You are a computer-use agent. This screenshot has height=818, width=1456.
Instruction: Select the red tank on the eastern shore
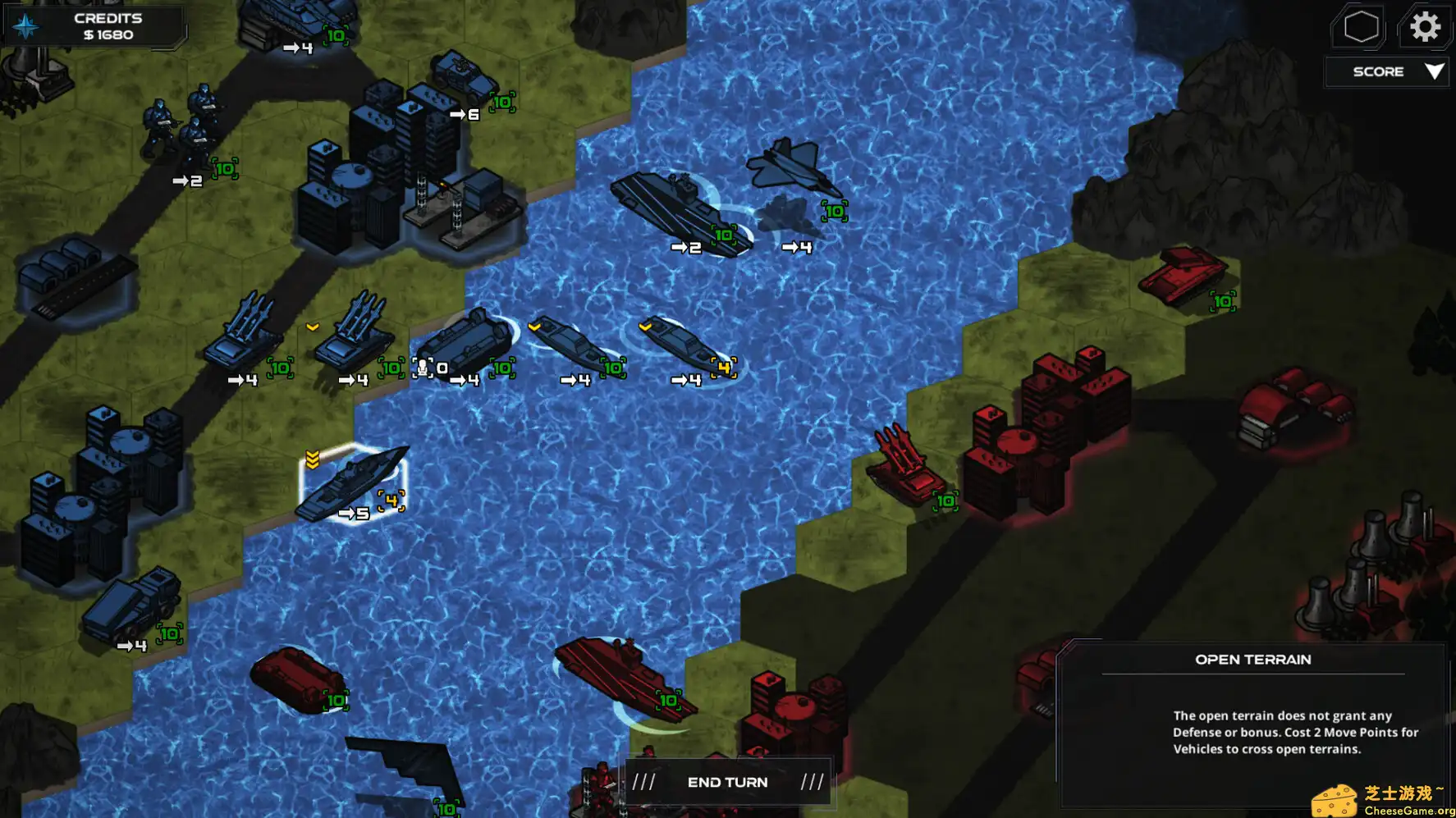1182,275
